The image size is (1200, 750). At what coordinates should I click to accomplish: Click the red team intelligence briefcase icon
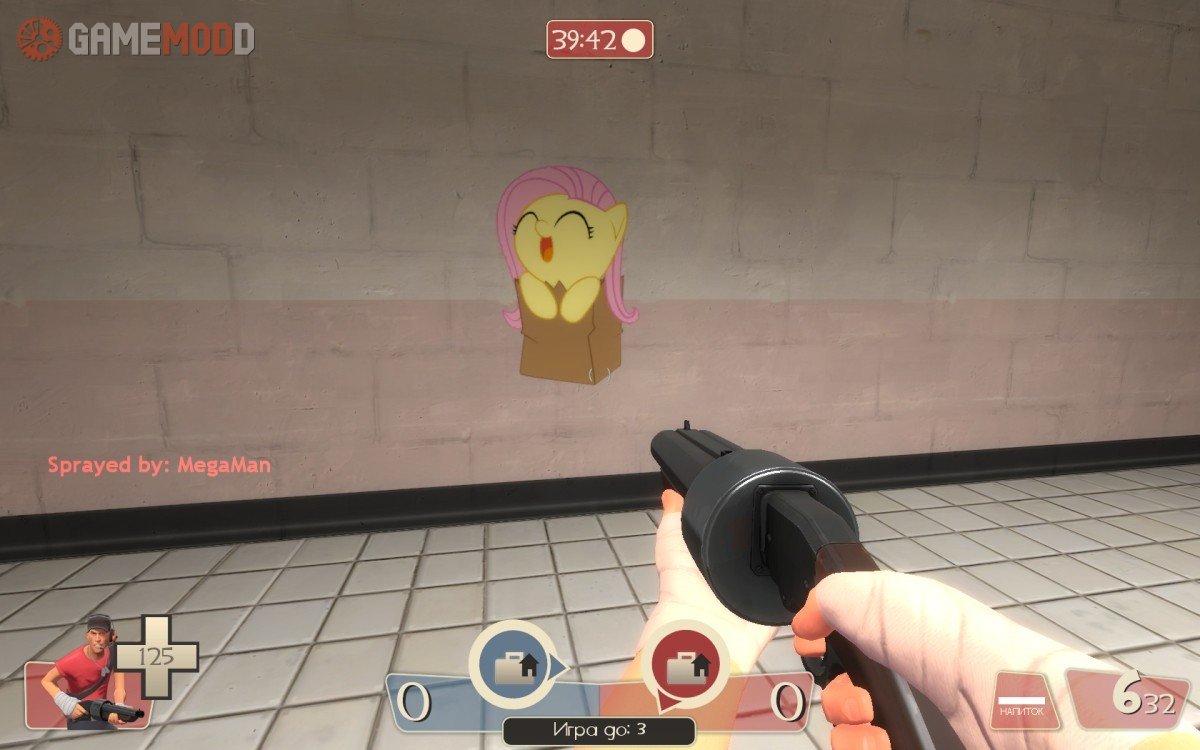click(687, 665)
